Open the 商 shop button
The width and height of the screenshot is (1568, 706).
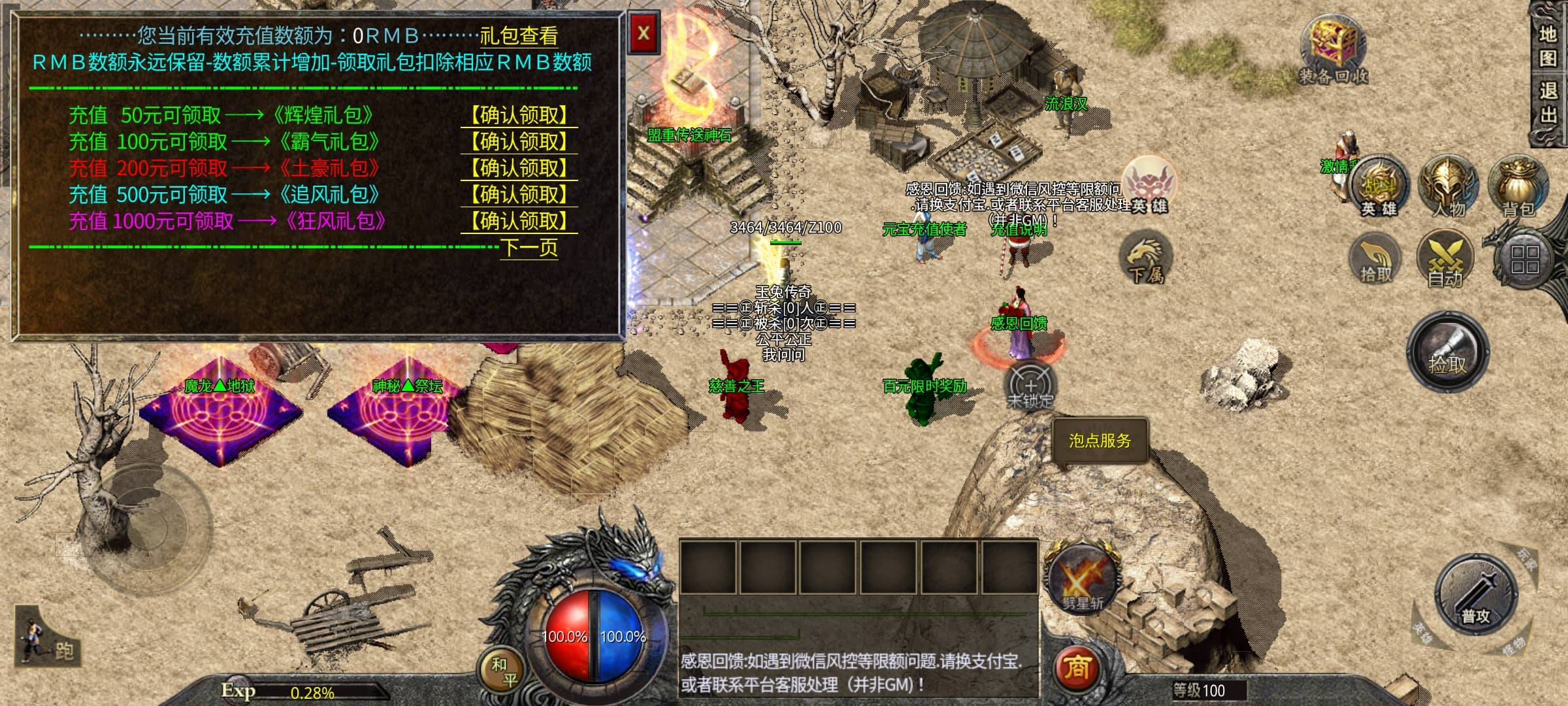pyautogui.click(x=1077, y=668)
